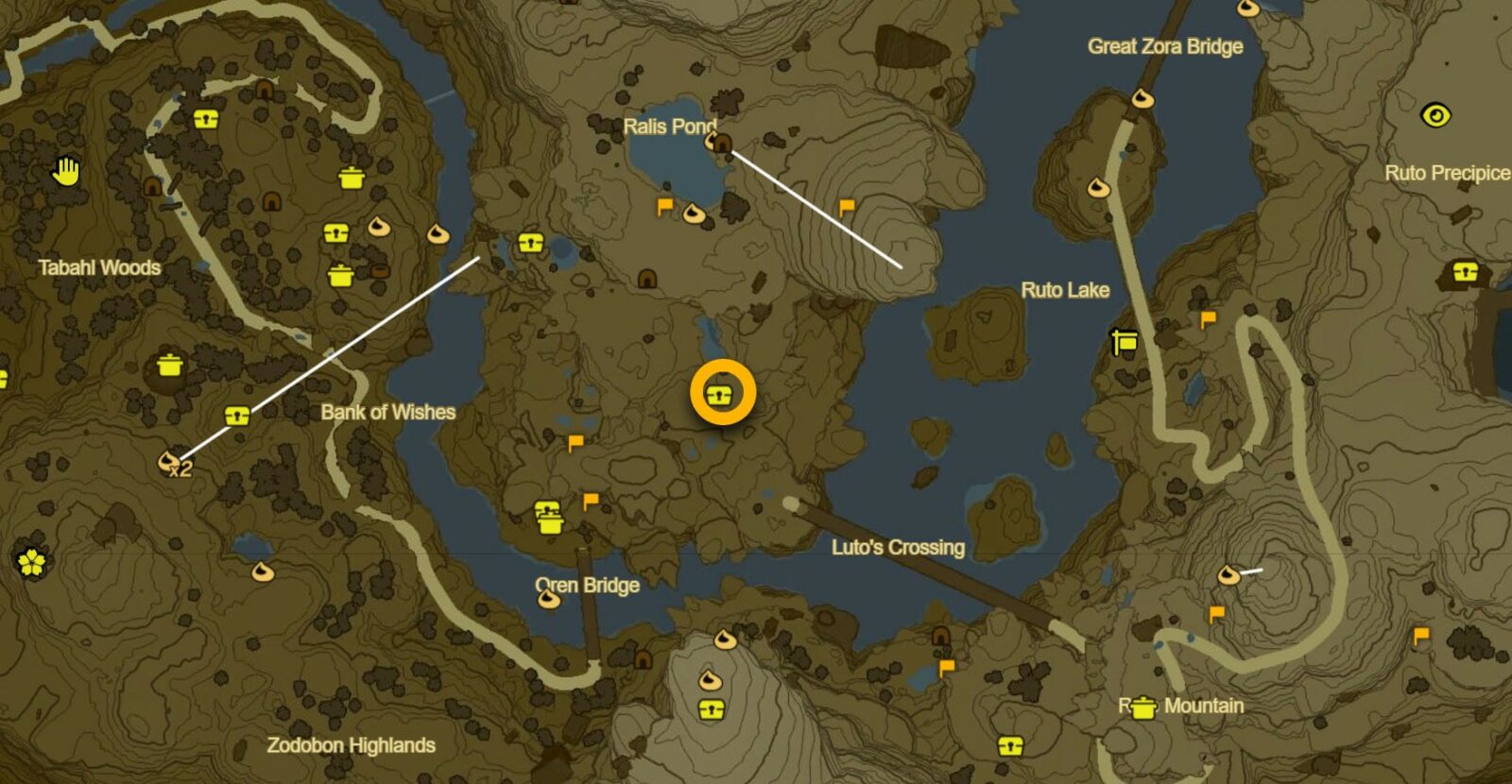Select the signpost marker beside Ruto Lake
This screenshot has width=1512, height=784.
(x=1124, y=341)
